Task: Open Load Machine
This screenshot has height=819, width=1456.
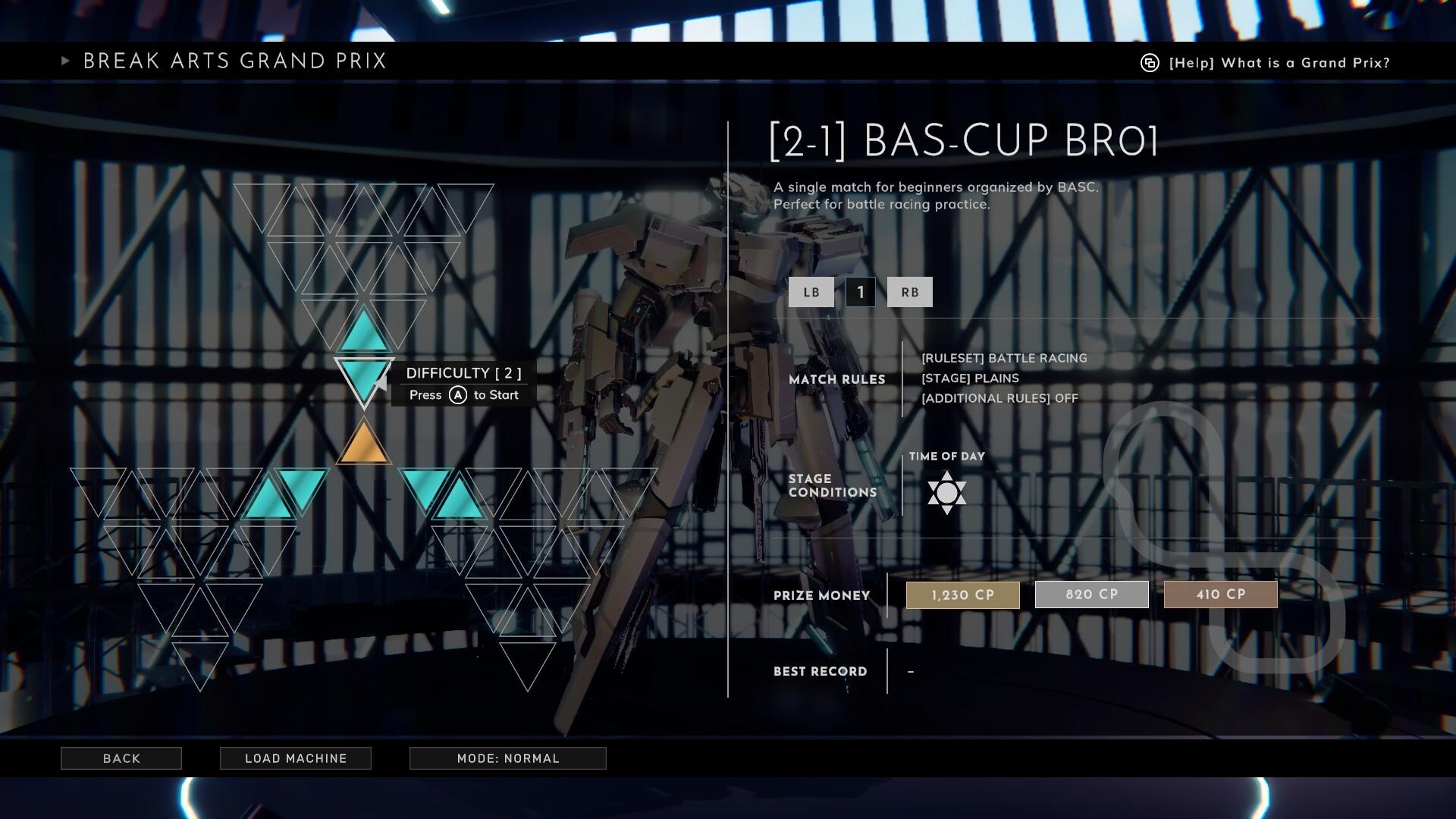Action: tap(295, 758)
